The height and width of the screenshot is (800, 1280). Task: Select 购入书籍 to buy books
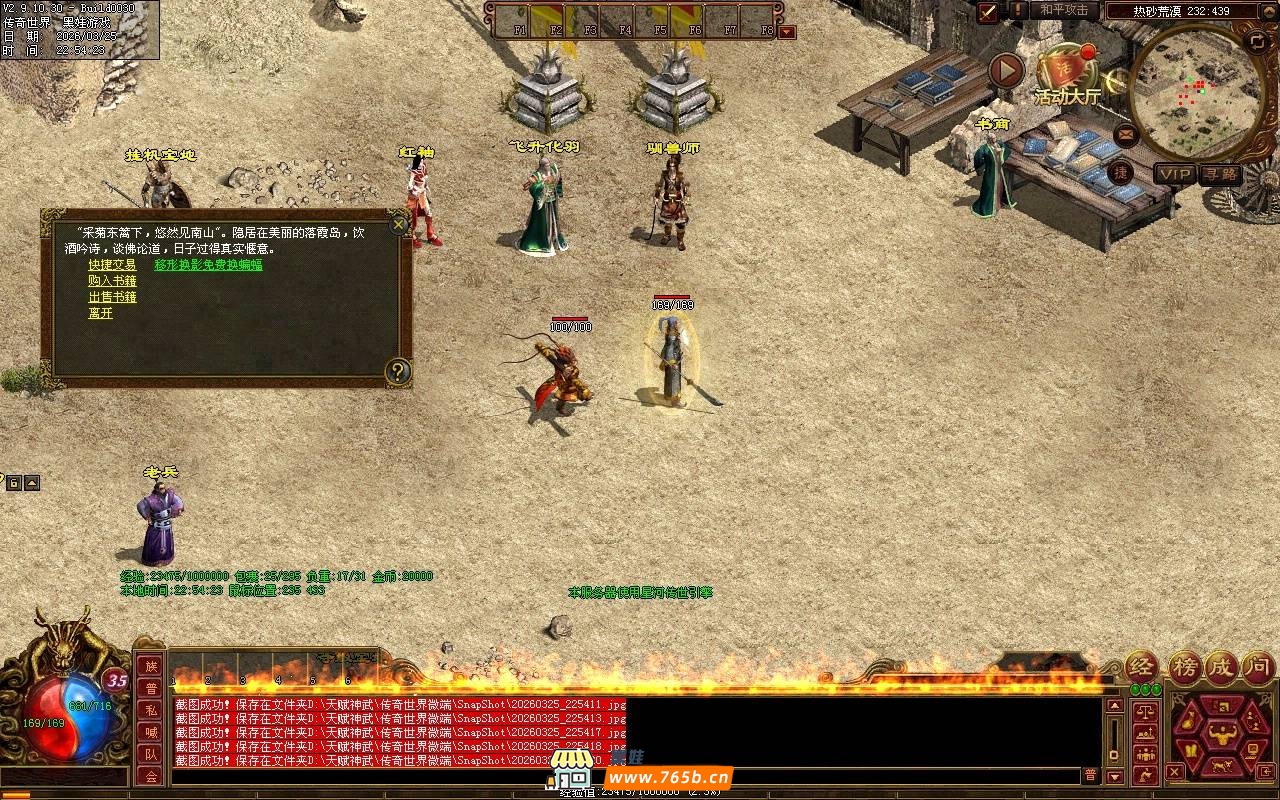[112, 281]
